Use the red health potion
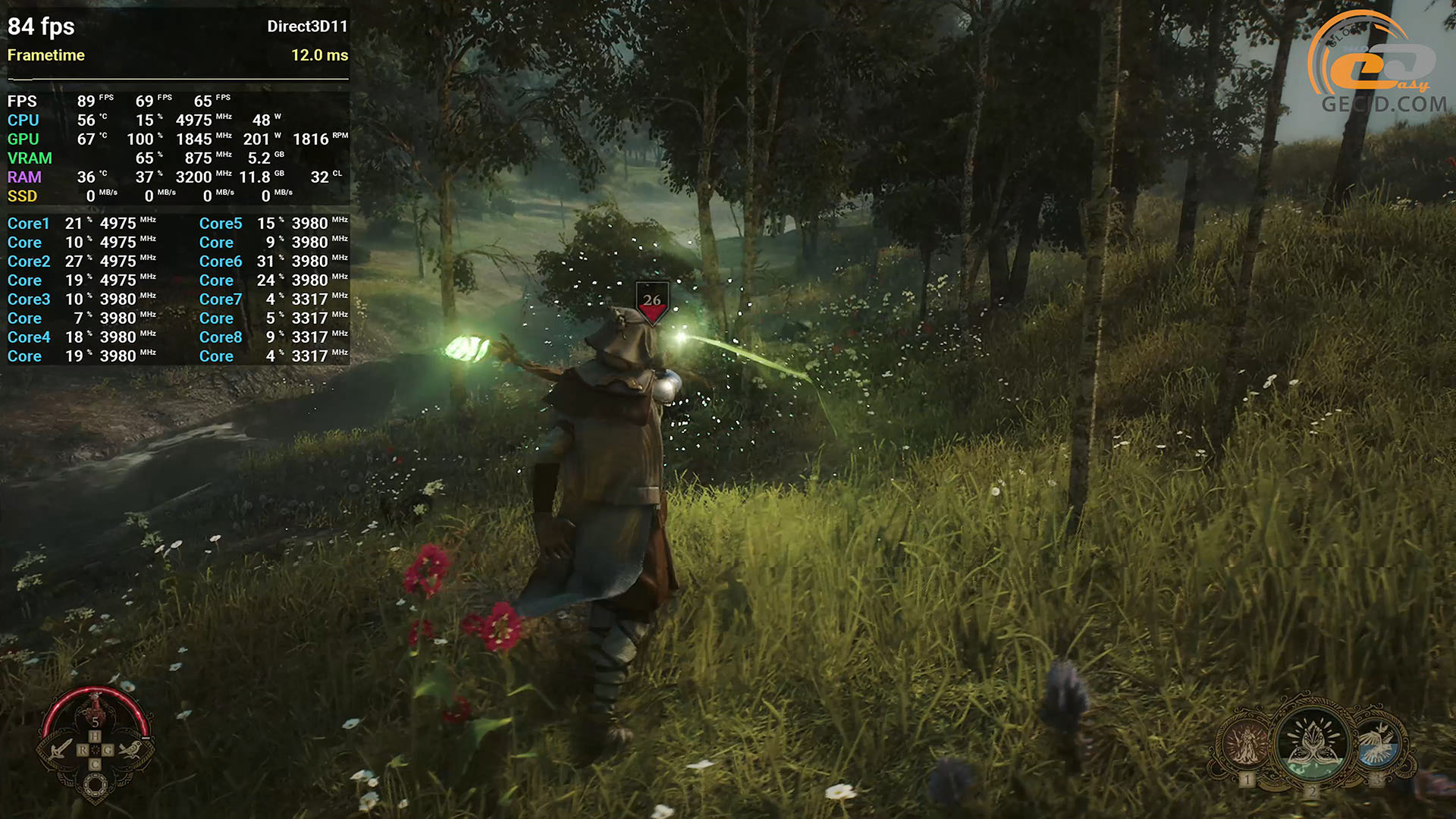 tap(95, 709)
